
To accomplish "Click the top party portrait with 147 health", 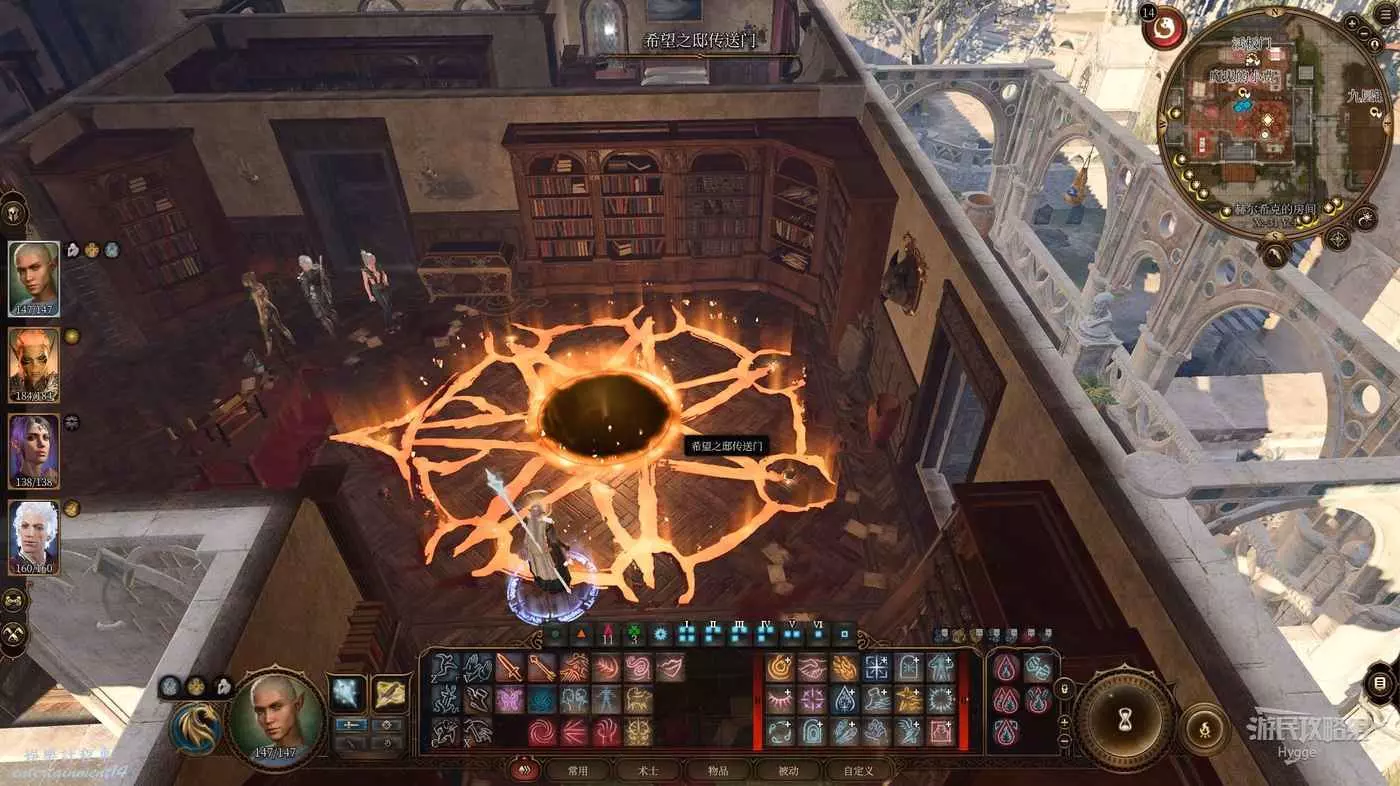I will 34,279.
